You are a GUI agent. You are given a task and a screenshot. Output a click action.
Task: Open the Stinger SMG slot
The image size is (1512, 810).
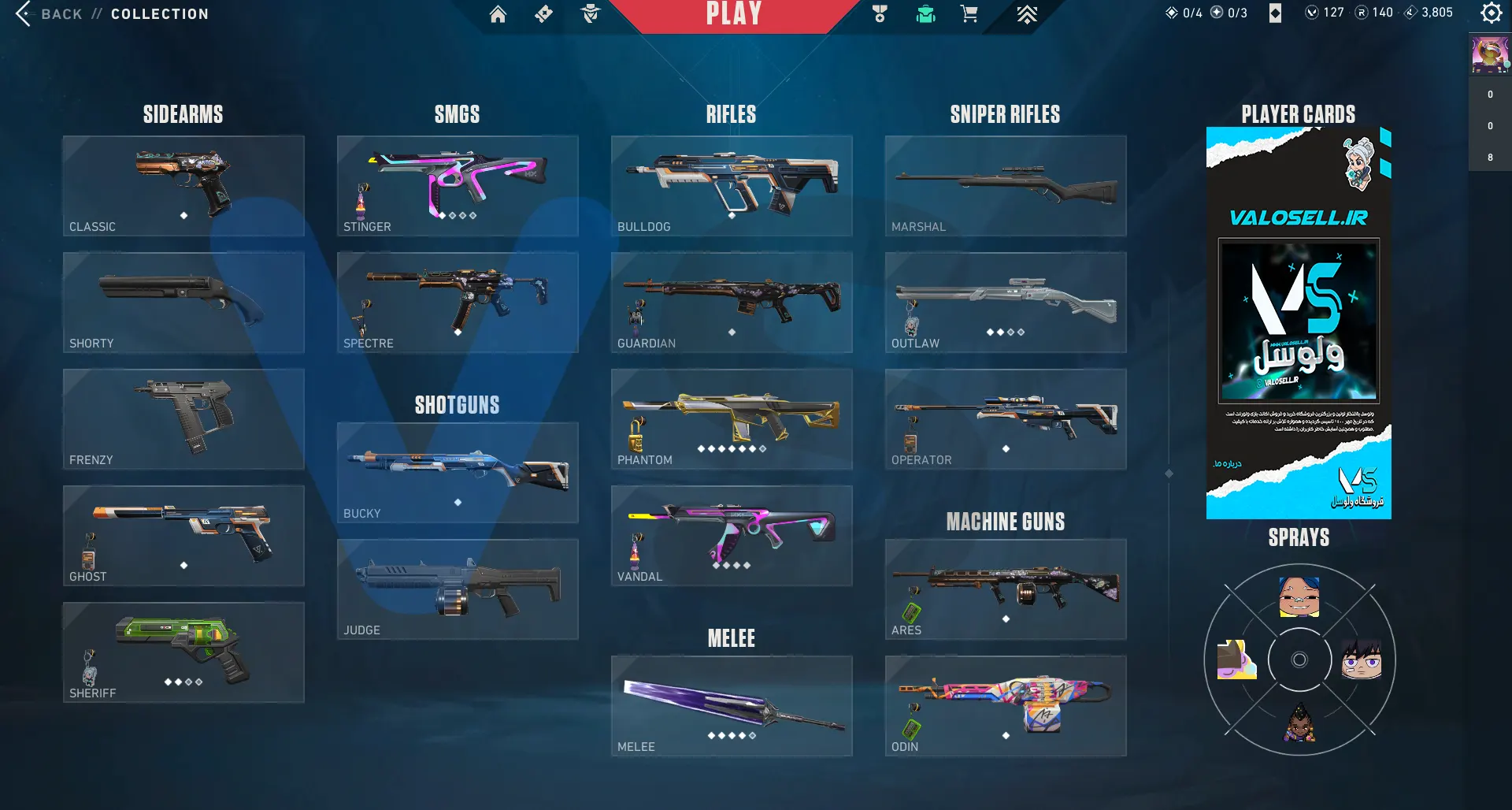click(458, 186)
